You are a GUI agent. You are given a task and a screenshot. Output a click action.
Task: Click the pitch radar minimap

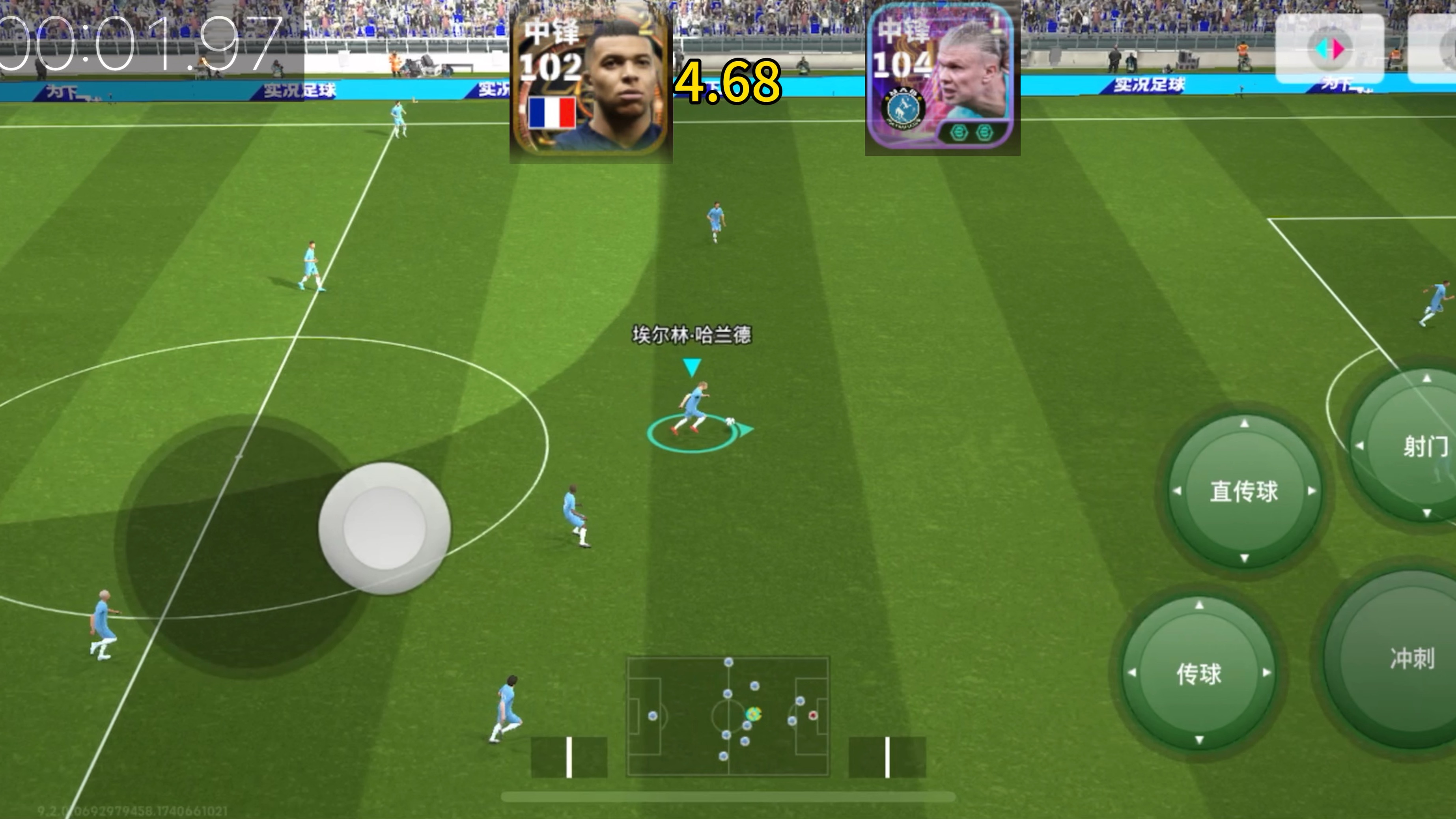(728, 716)
